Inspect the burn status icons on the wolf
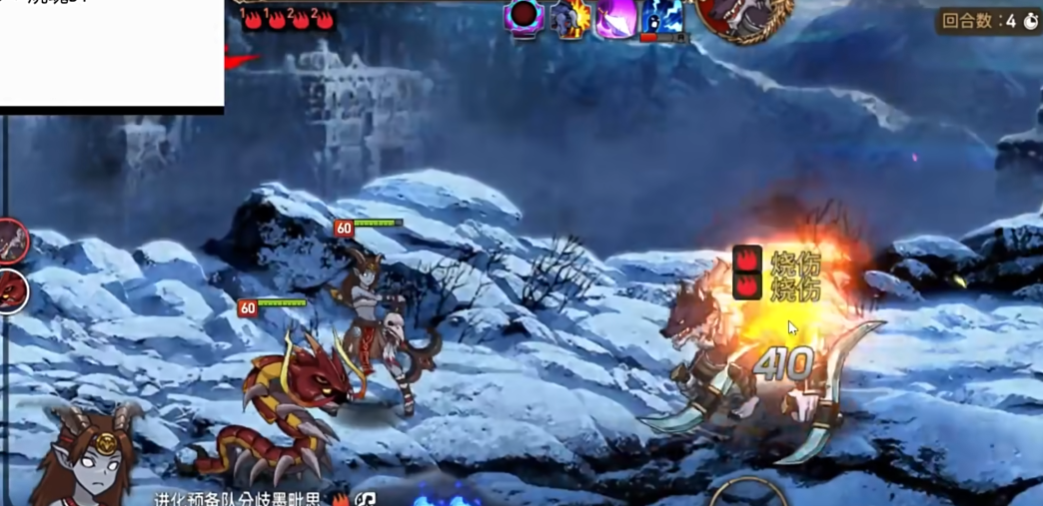 pos(748,273)
